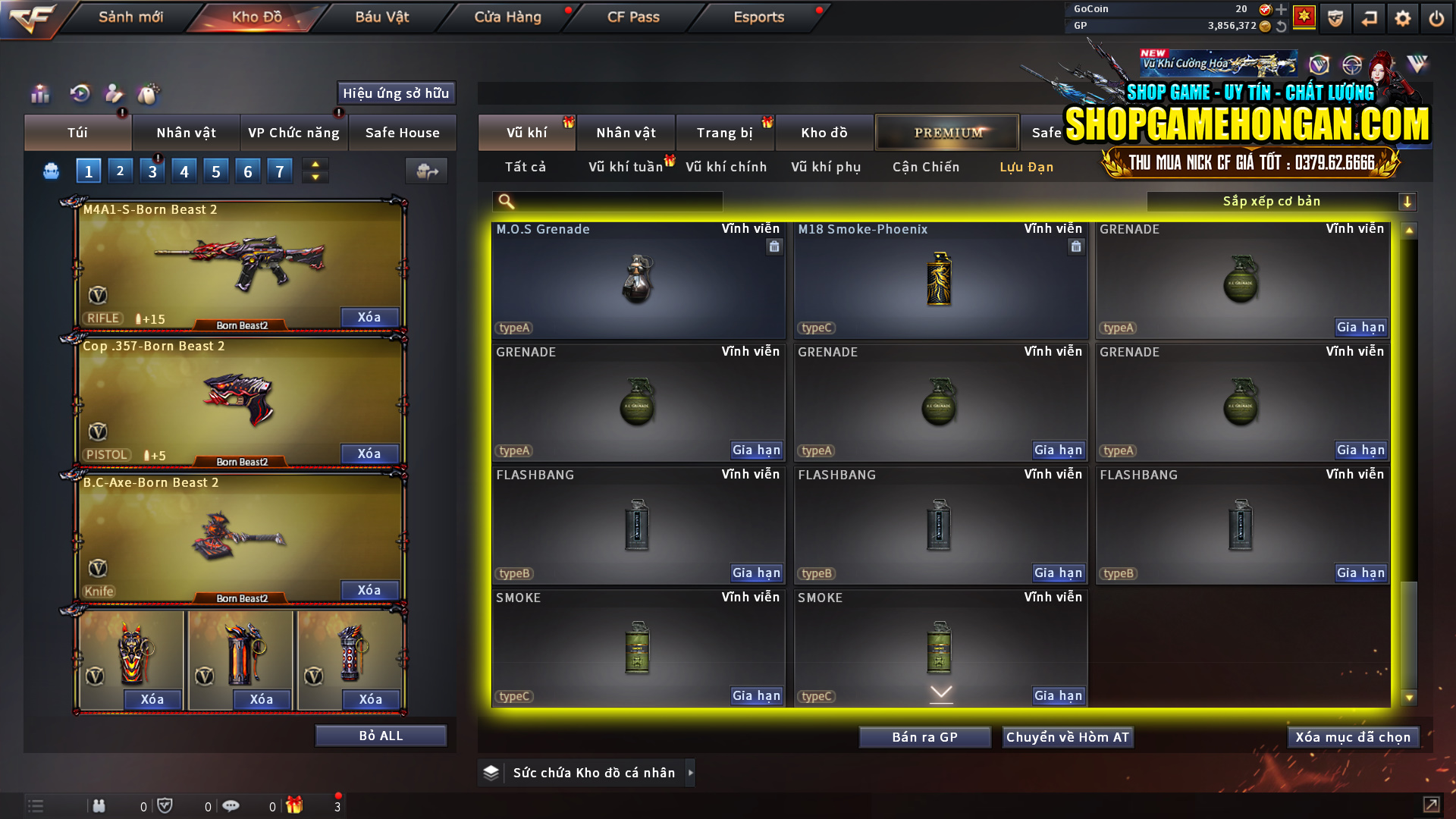
Task: Switch to bag slot 7
Action: click(x=280, y=171)
